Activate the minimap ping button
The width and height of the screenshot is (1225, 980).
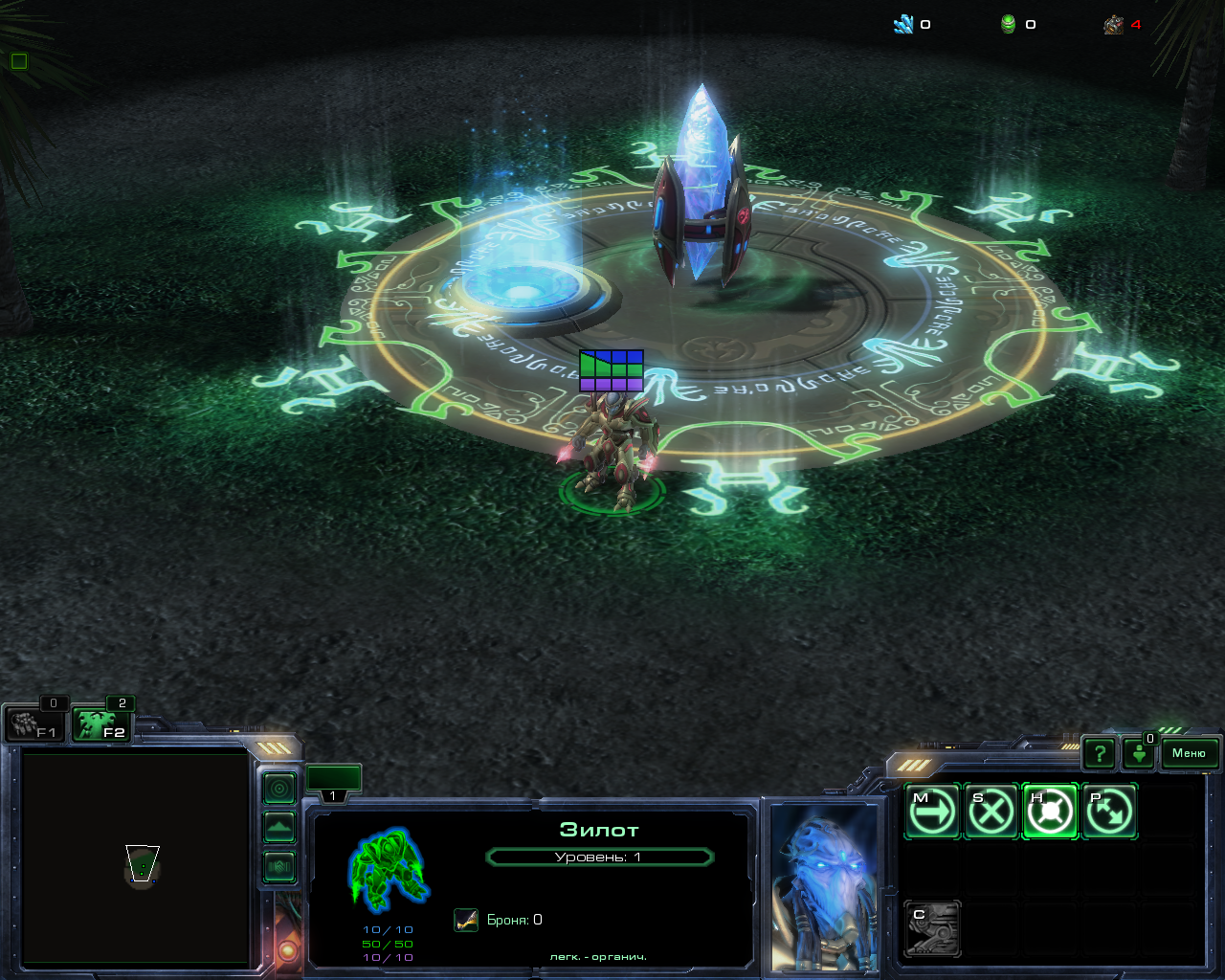click(279, 789)
